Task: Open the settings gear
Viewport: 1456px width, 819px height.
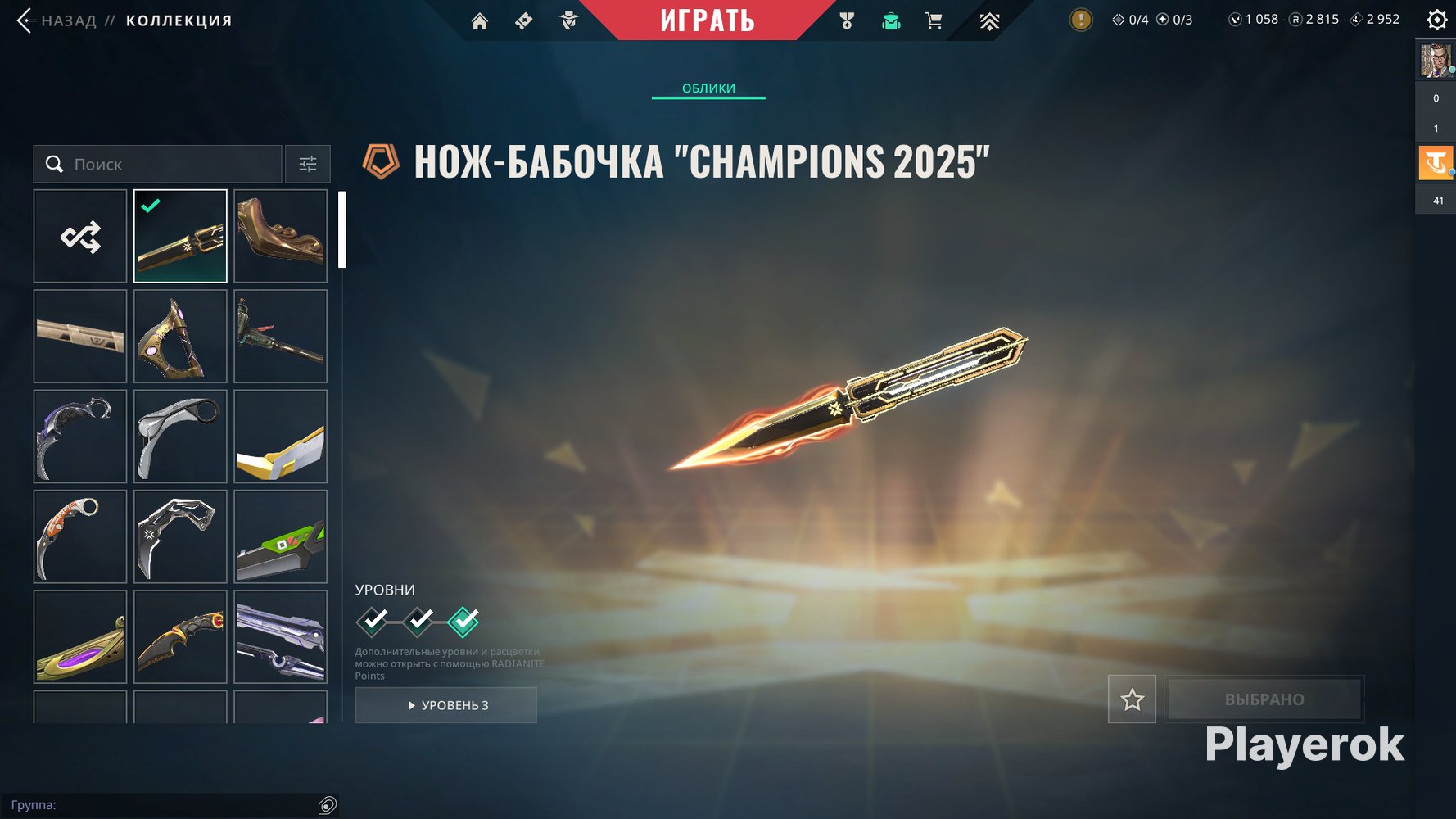Action: 1436,20
